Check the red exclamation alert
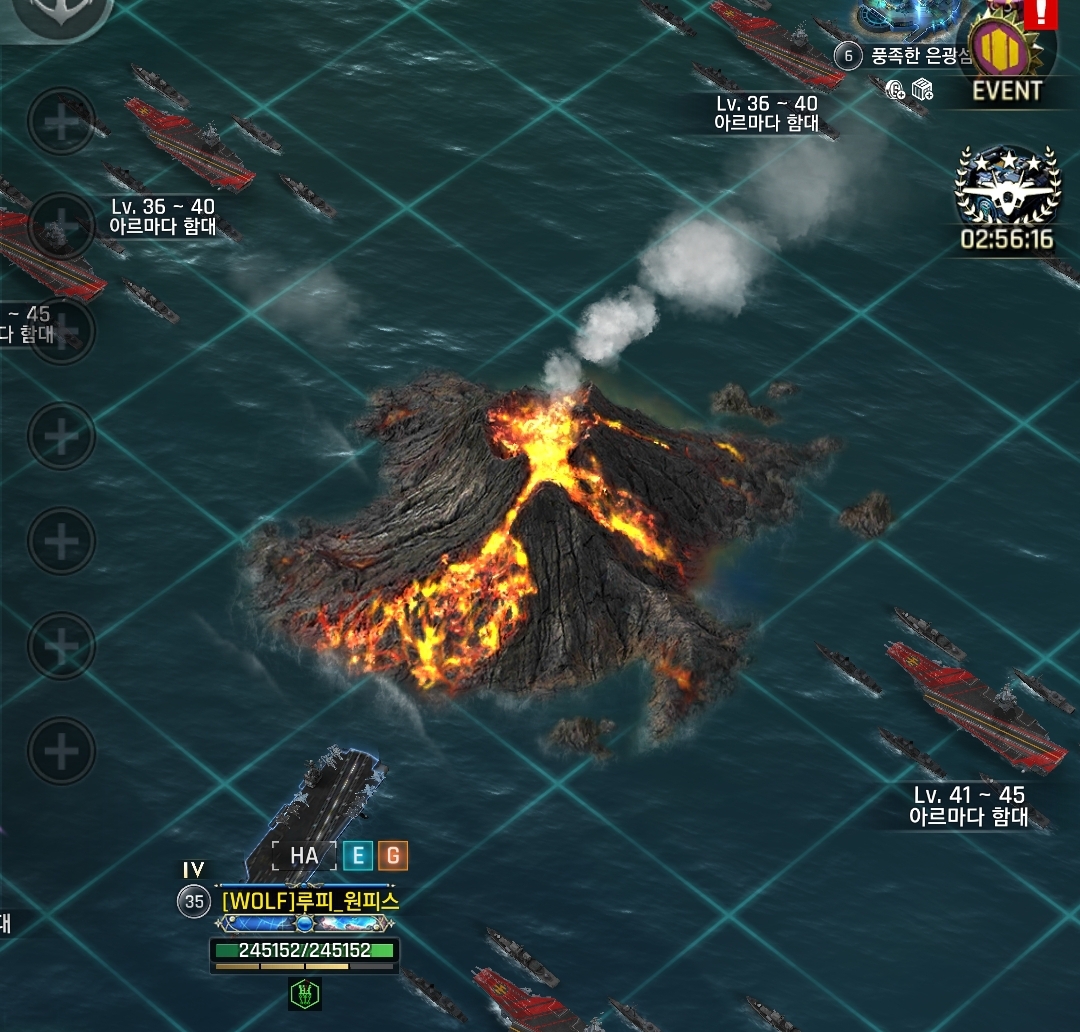The height and width of the screenshot is (1032, 1080). pos(1041,12)
